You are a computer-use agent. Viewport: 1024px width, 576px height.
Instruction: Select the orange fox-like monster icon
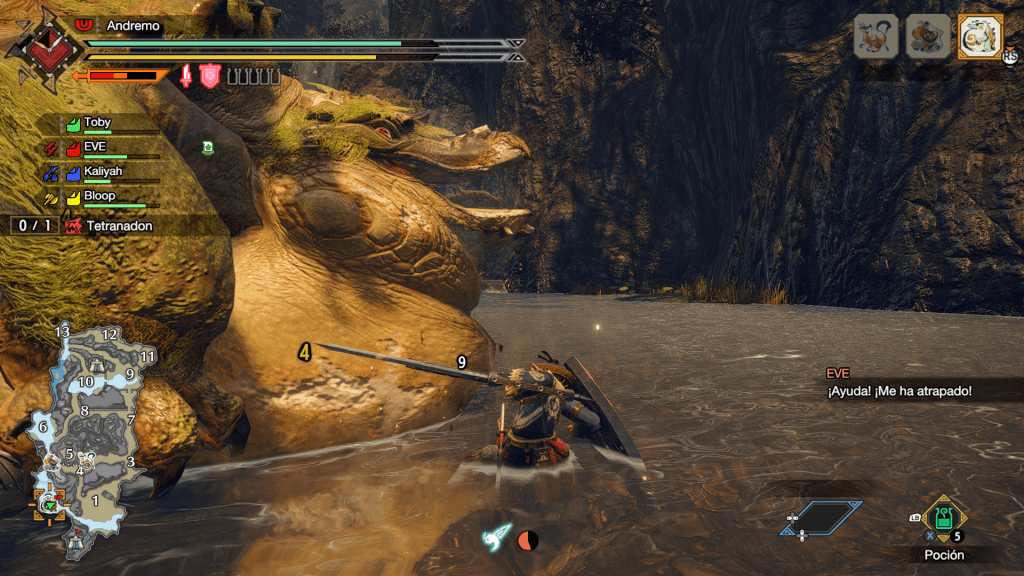pos(875,37)
